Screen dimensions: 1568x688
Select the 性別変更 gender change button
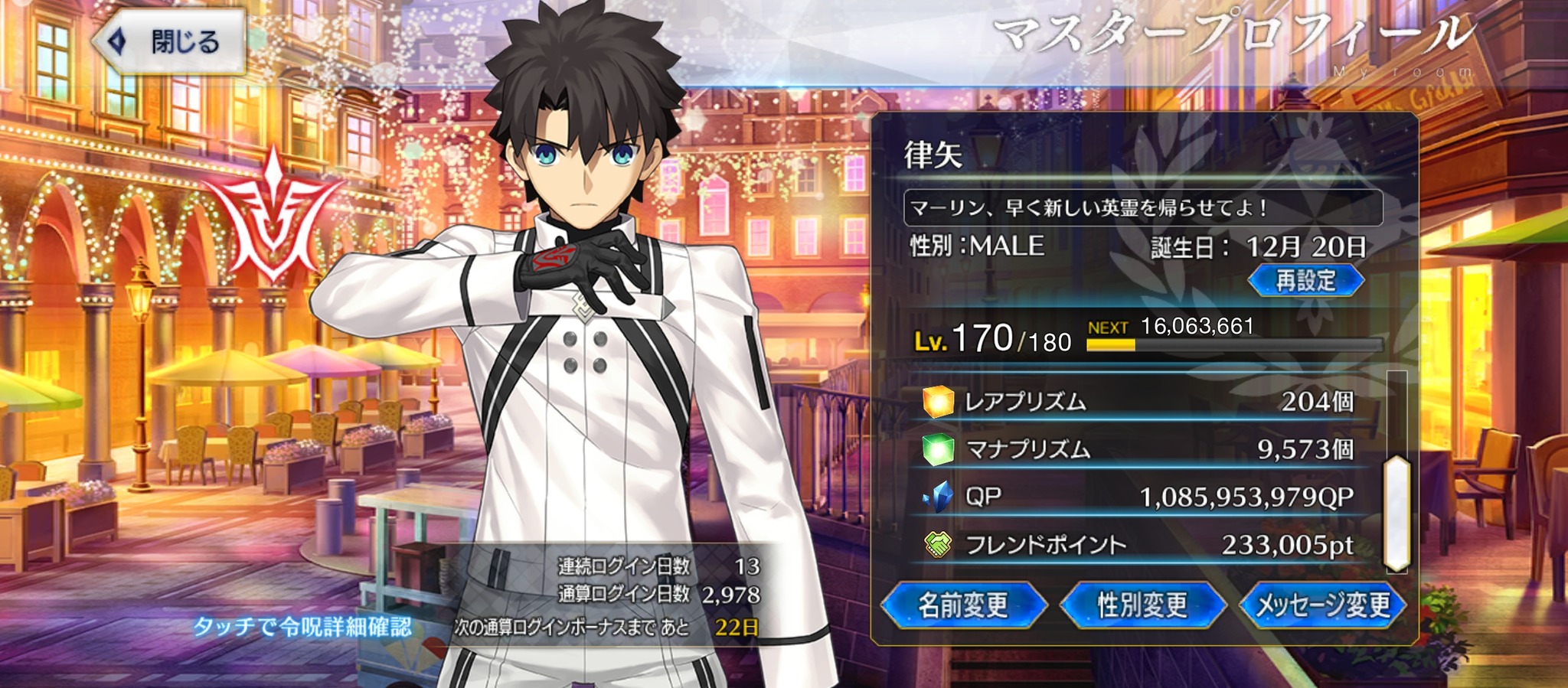[1142, 605]
